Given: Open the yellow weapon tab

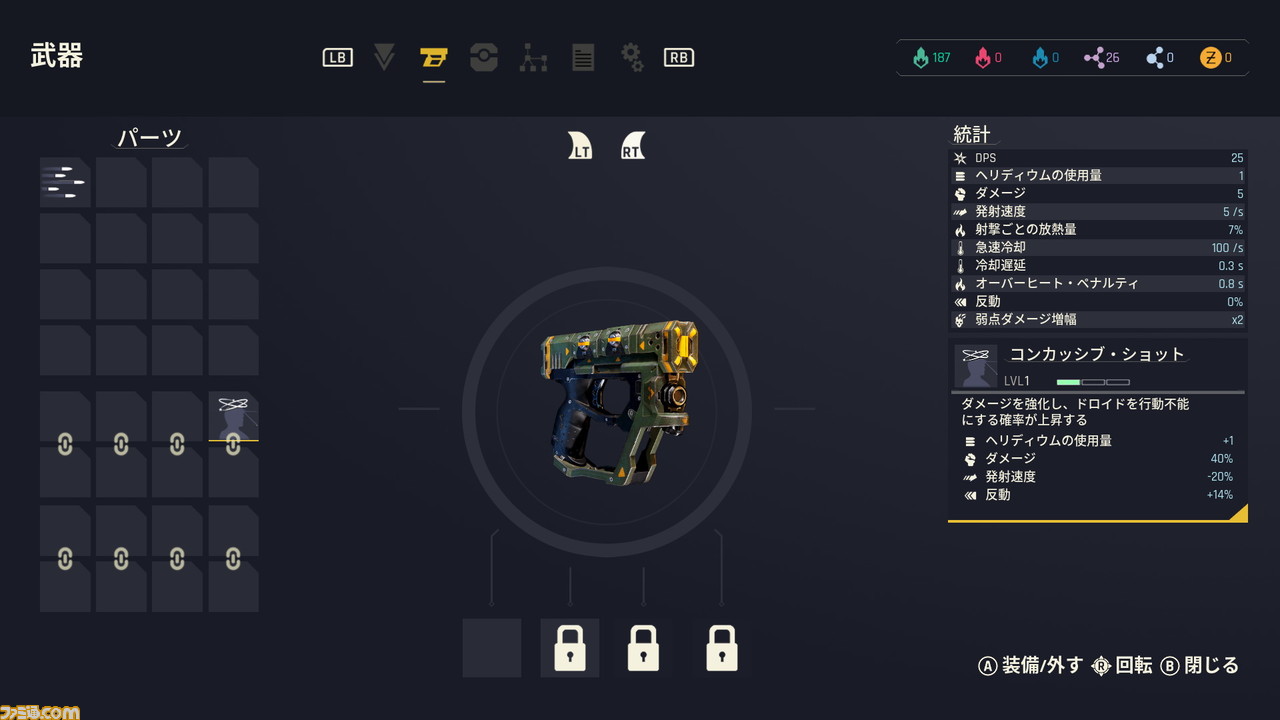Looking at the screenshot, I should click(433, 58).
